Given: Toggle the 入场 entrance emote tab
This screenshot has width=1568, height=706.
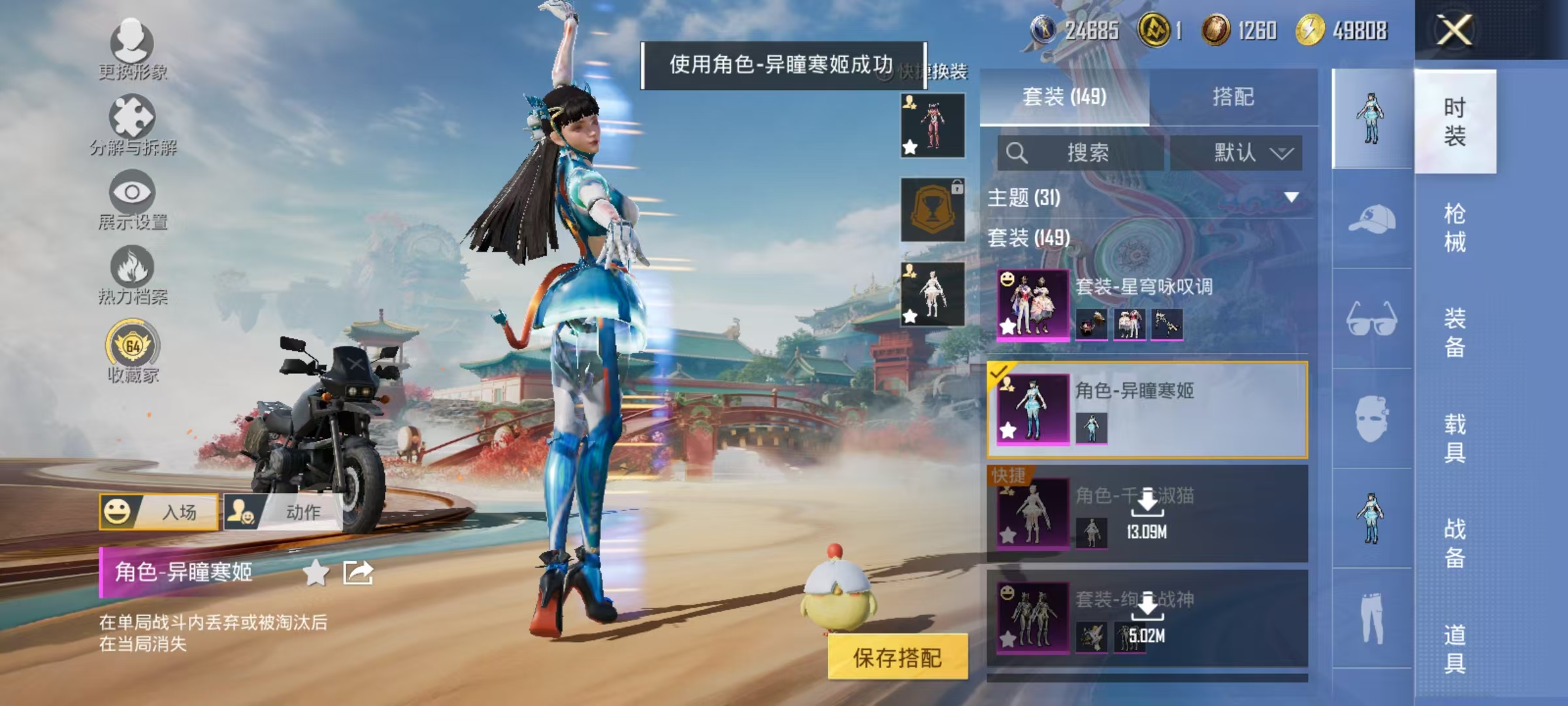Looking at the screenshot, I should click(160, 511).
